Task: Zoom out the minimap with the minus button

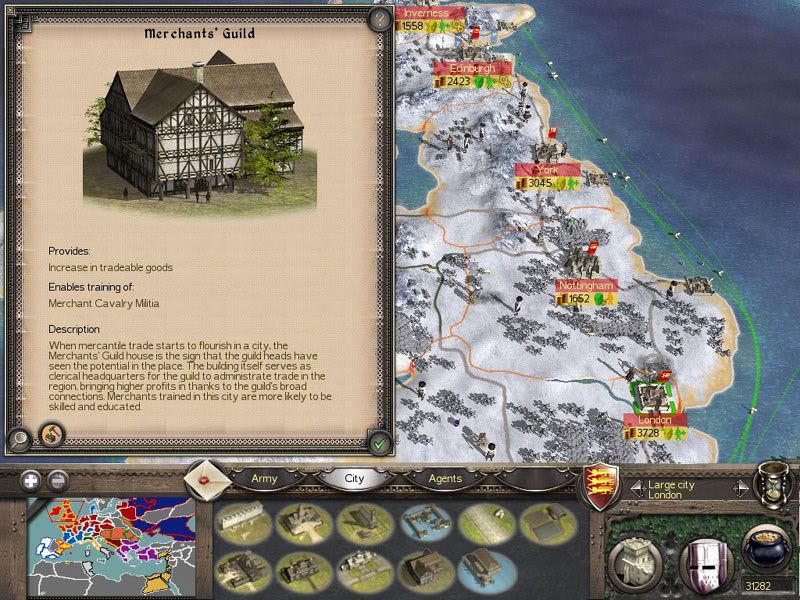Action: point(58,480)
